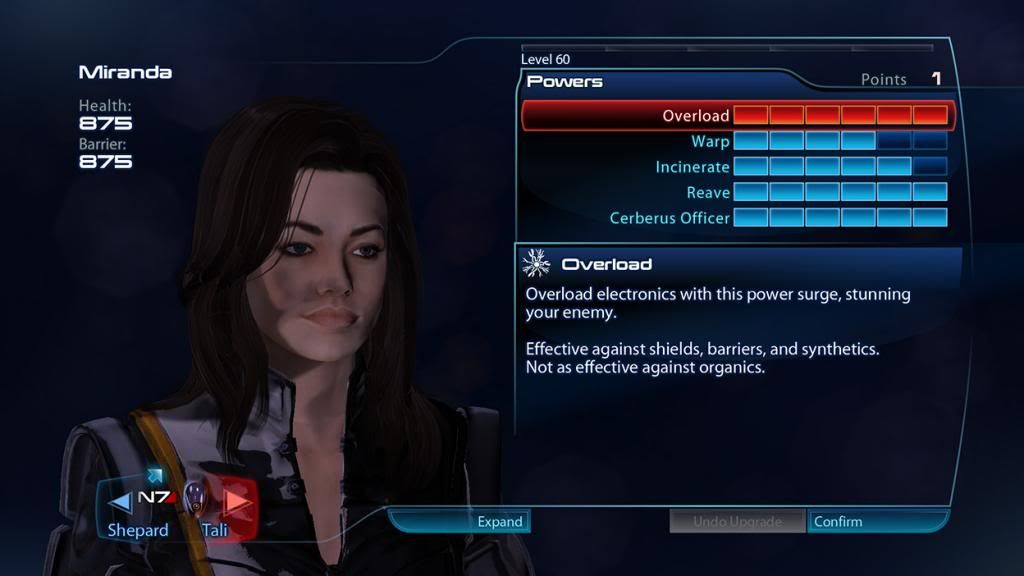Select the Cerberus Officer power row
The height and width of the screenshot is (576, 1024).
point(738,218)
